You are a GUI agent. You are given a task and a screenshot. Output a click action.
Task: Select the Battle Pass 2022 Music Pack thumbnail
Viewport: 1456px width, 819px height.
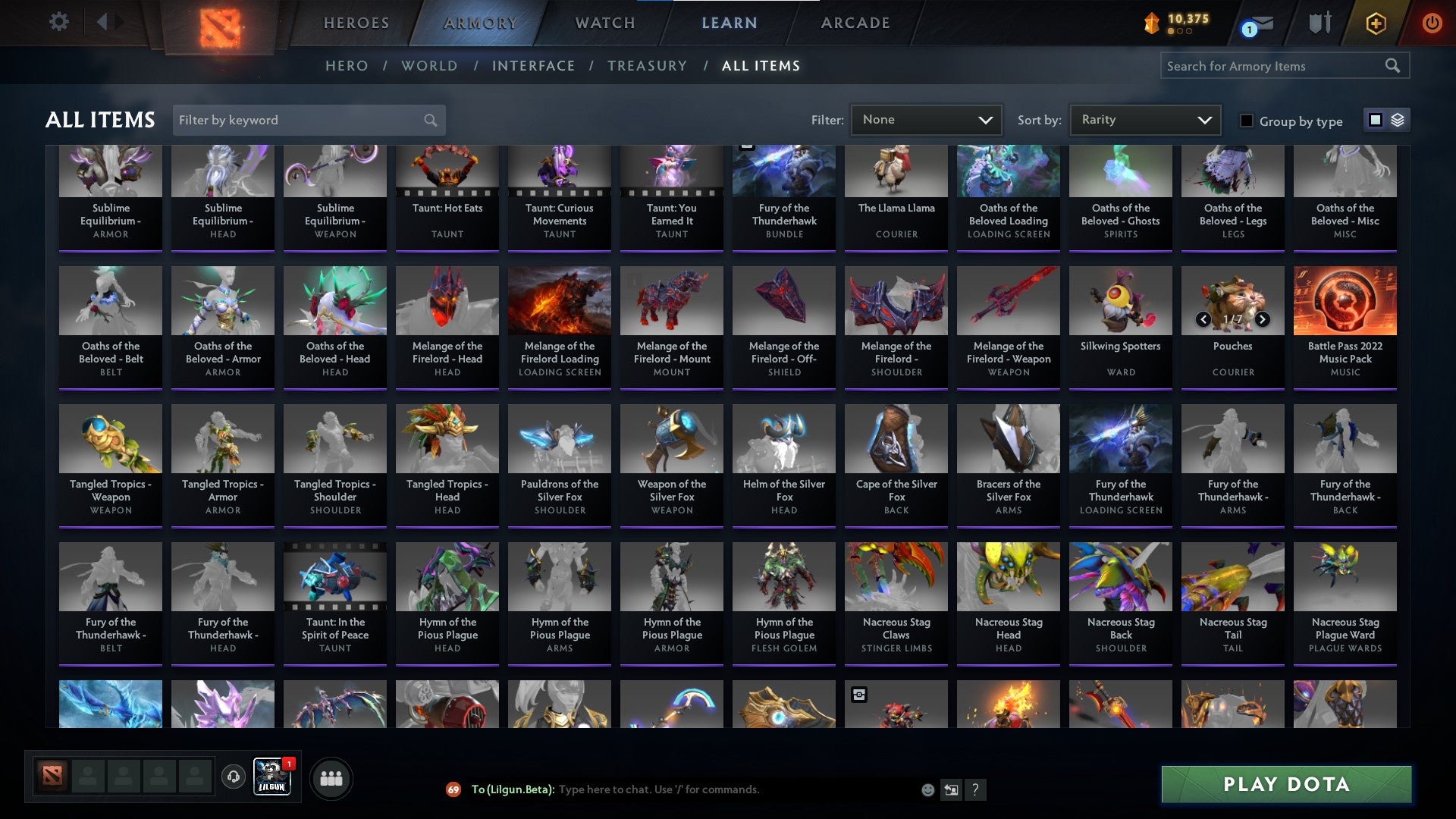(x=1345, y=300)
